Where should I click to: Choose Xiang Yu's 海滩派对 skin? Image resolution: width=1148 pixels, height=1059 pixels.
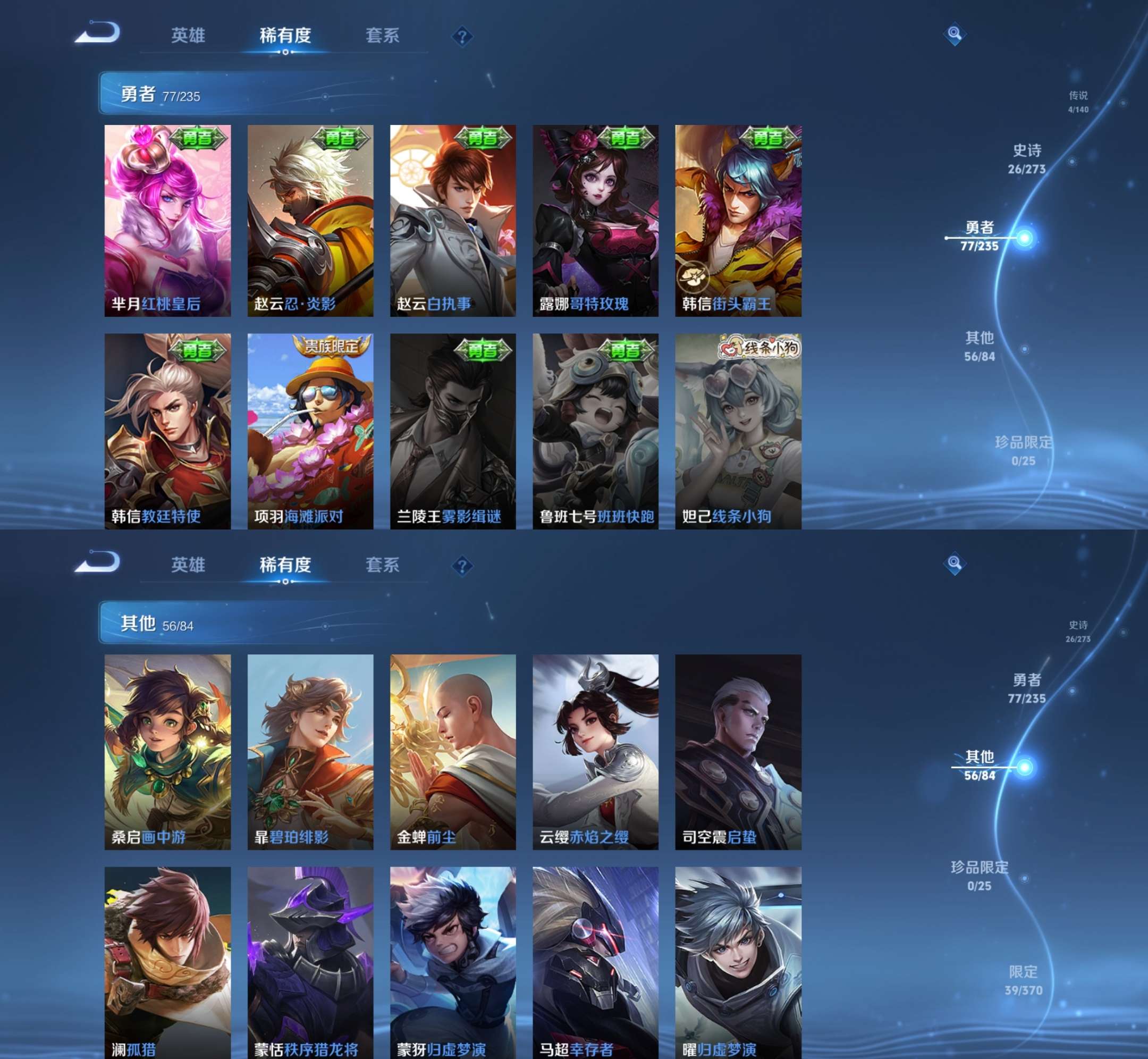tap(310, 431)
